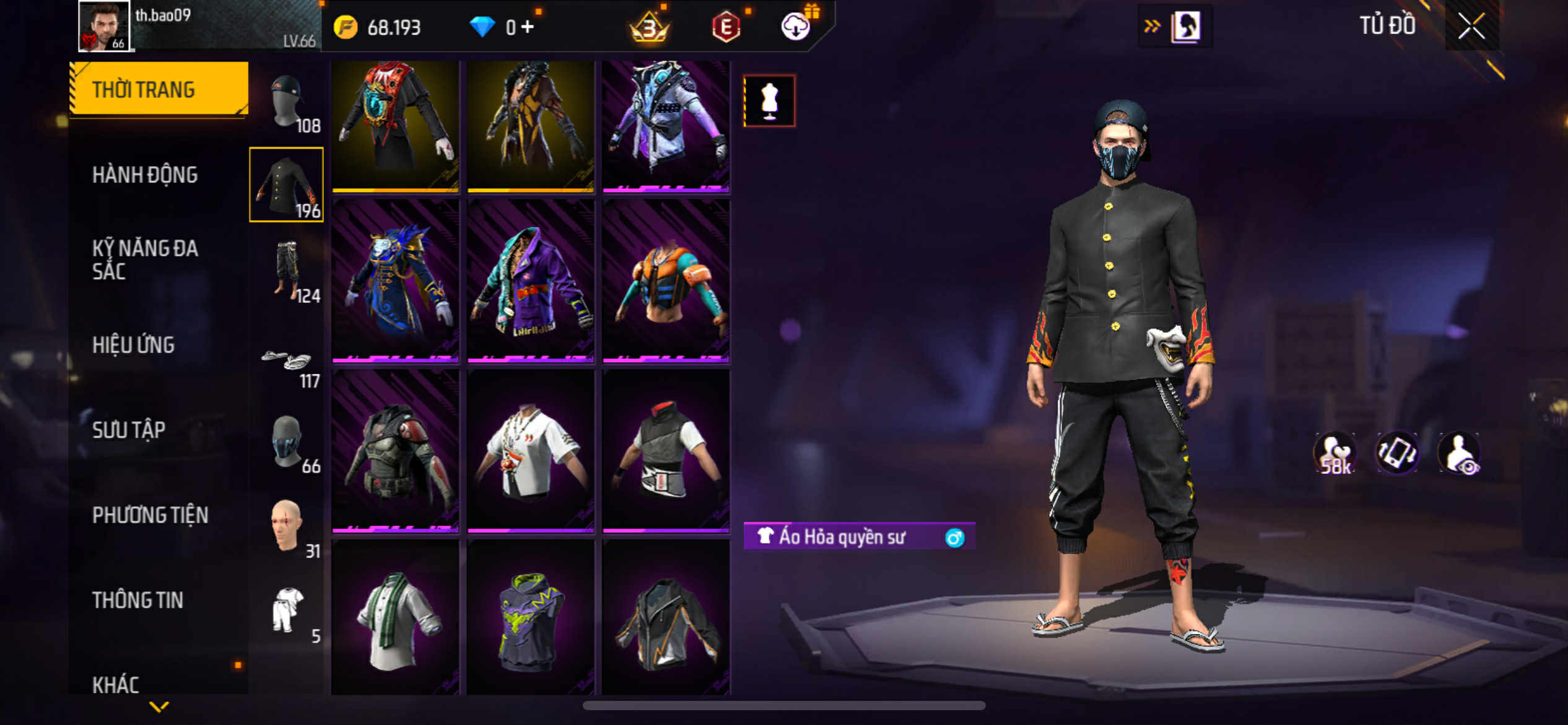
Task: Show the Thông Tin section
Action: 137,600
